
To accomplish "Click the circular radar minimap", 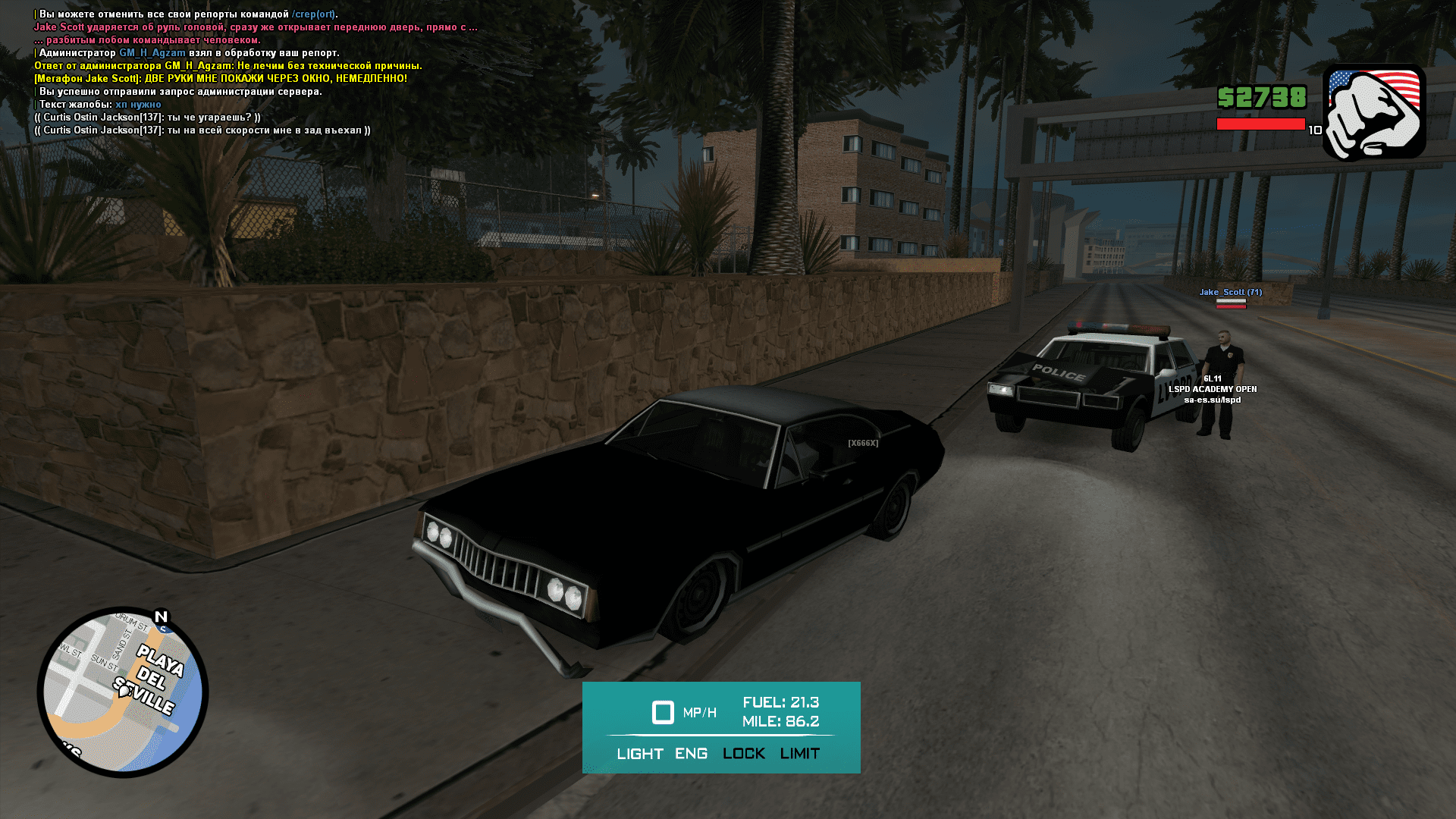I will 123,692.
